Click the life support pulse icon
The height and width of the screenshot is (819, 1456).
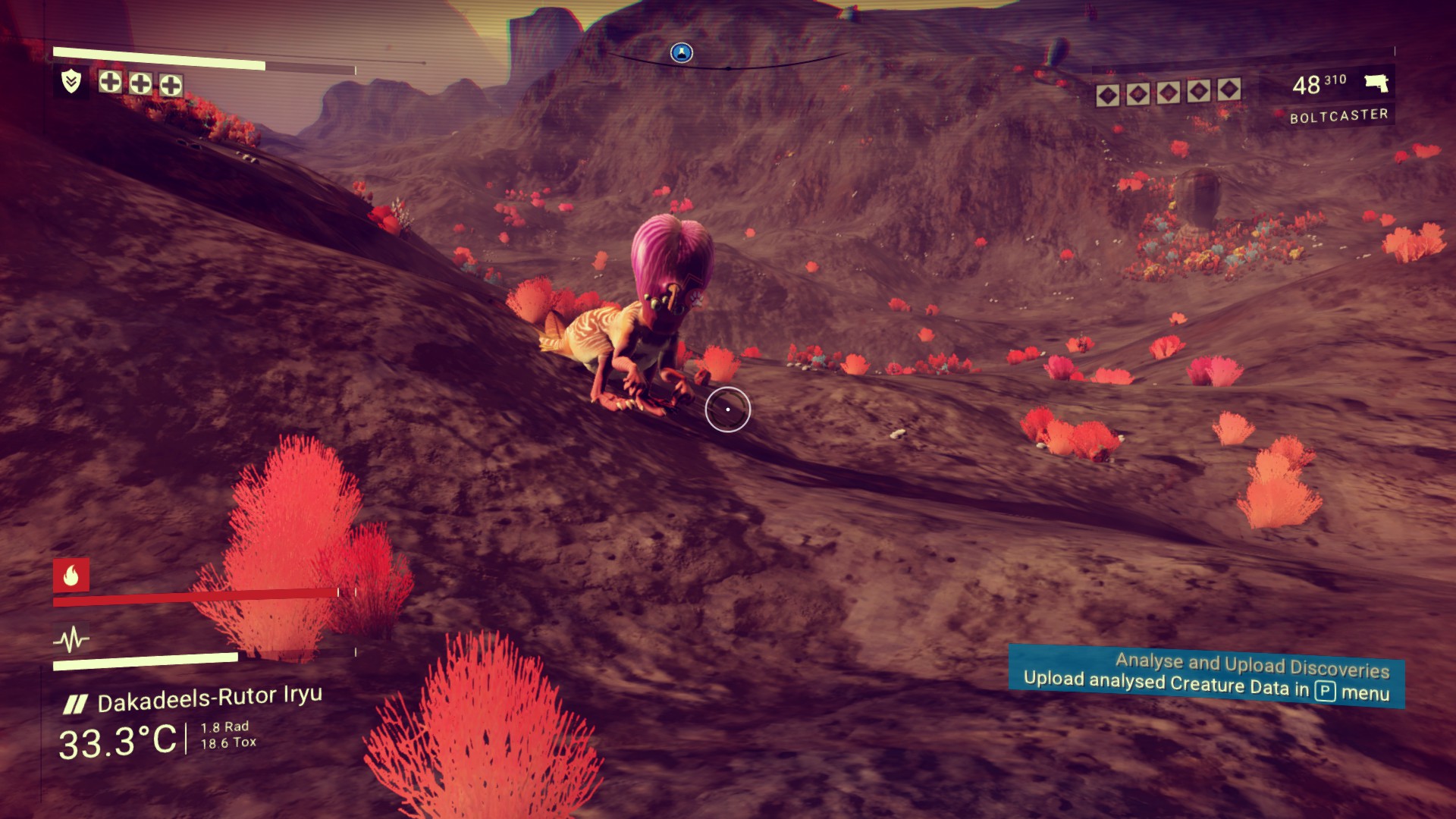coord(71,640)
